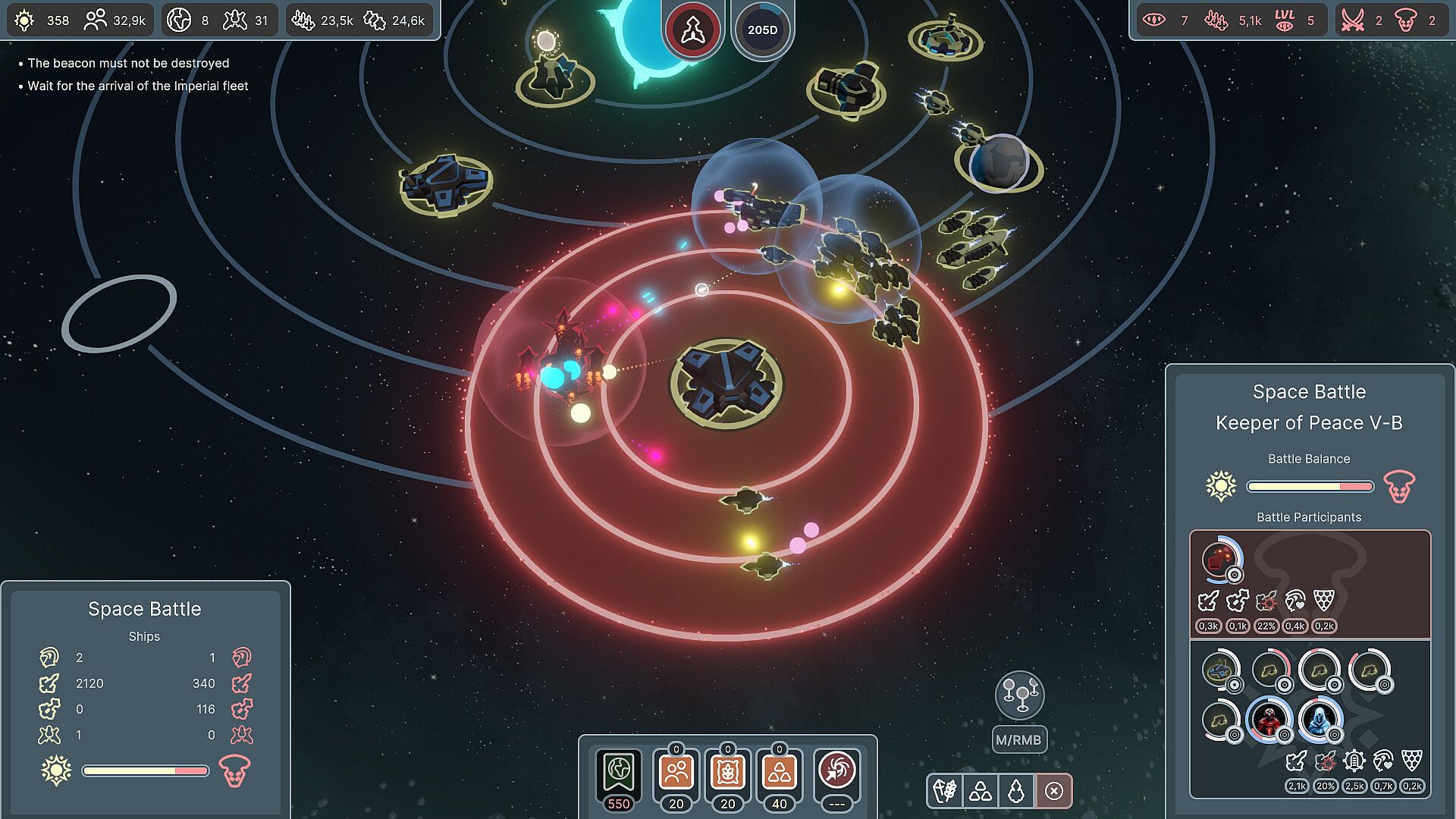Viewport: 1456px width, 819px height.
Task: Pick the orange grain sack card
Action: (727, 773)
